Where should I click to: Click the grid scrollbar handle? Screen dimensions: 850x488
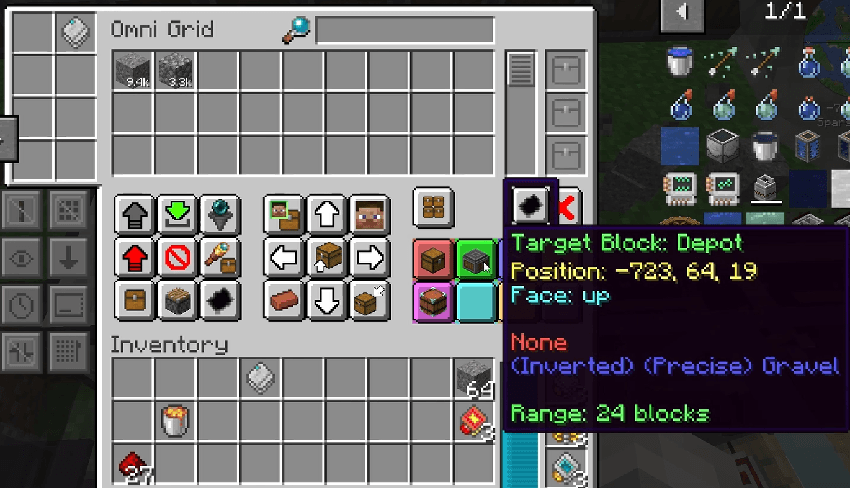(520, 70)
